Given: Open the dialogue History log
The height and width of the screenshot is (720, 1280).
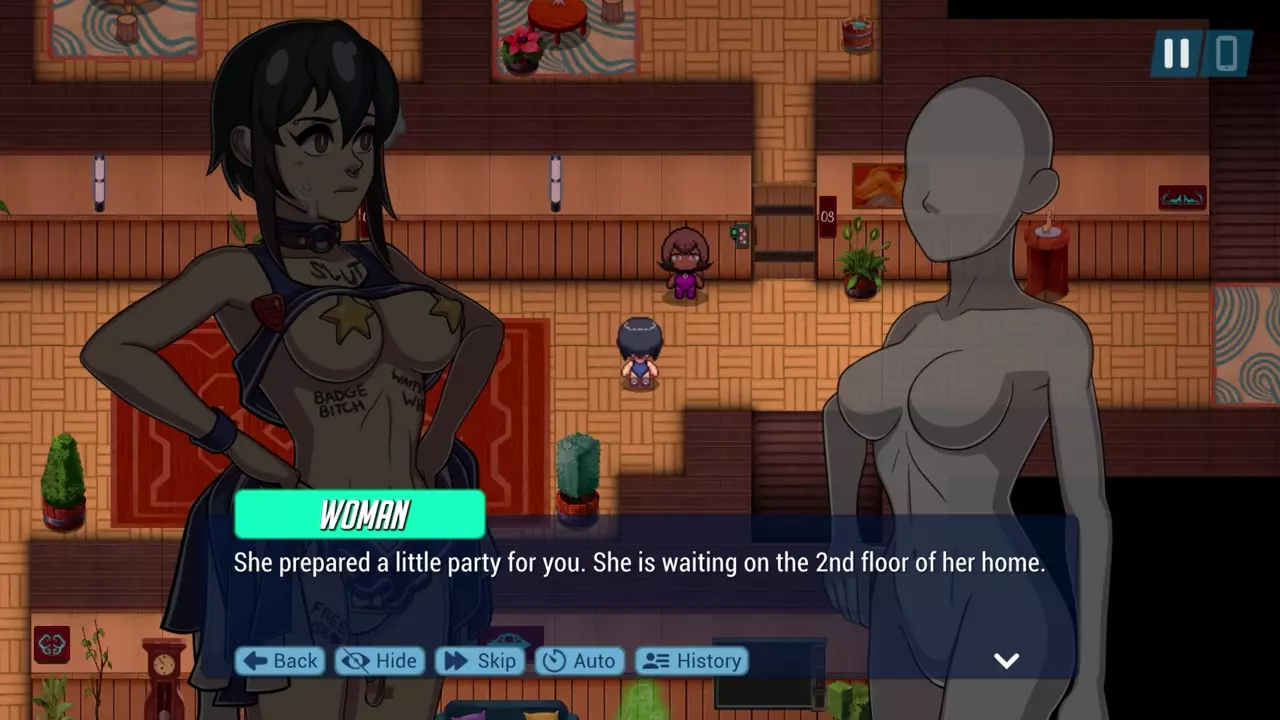Looking at the screenshot, I should pos(692,661).
